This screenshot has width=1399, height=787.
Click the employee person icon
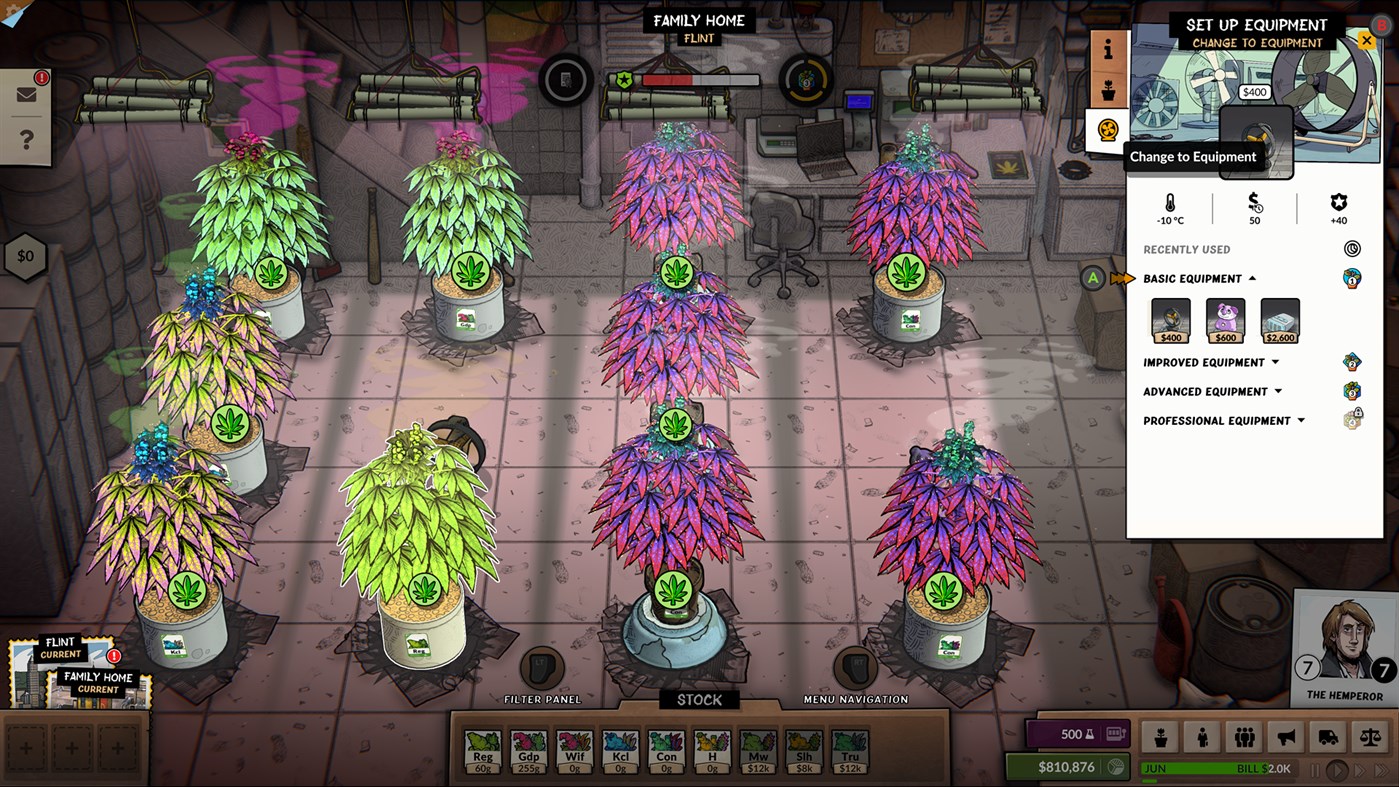pos(1203,735)
